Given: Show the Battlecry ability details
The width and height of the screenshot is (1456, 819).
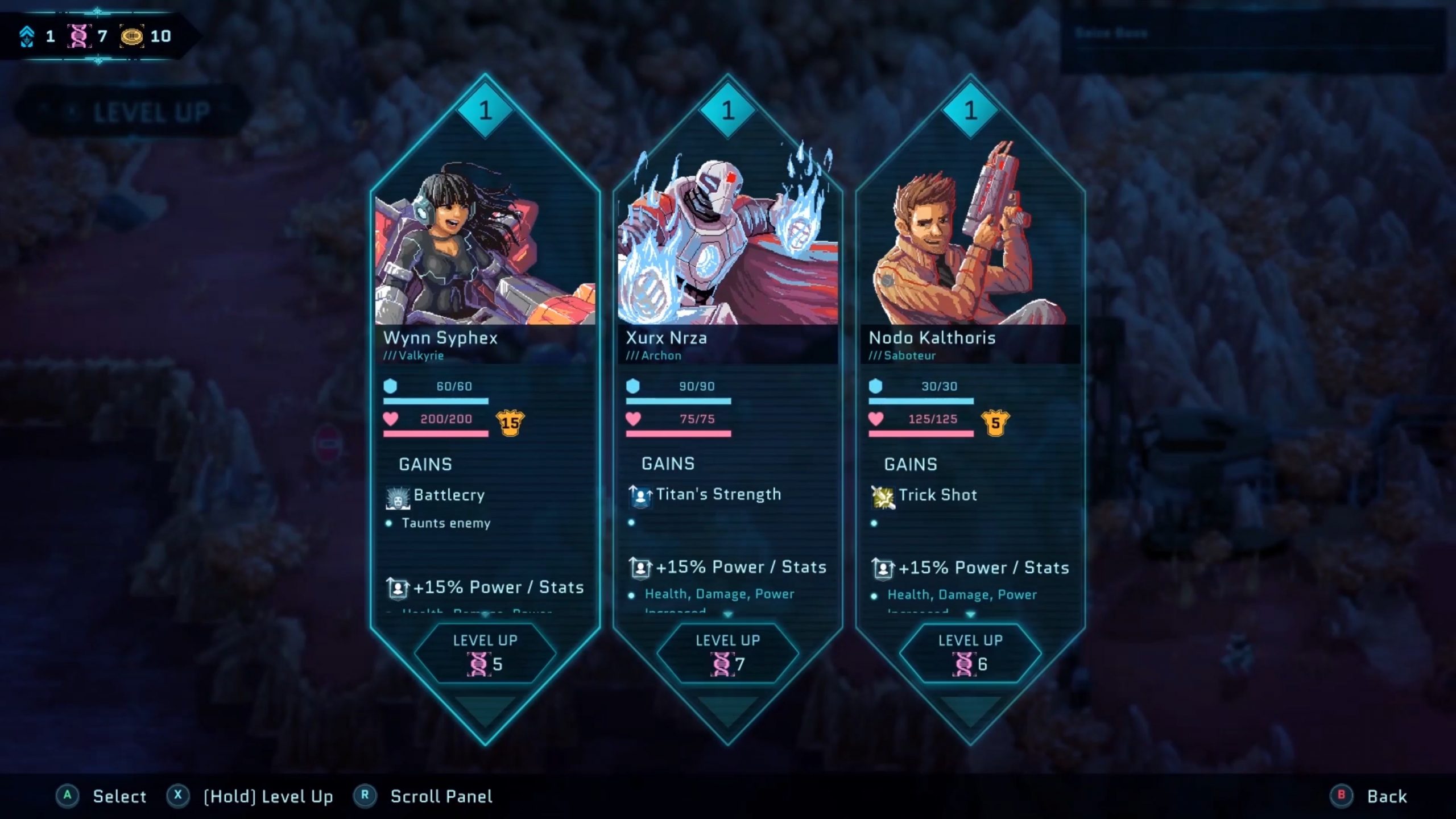Looking at the screenshot, I should [448, 495].
